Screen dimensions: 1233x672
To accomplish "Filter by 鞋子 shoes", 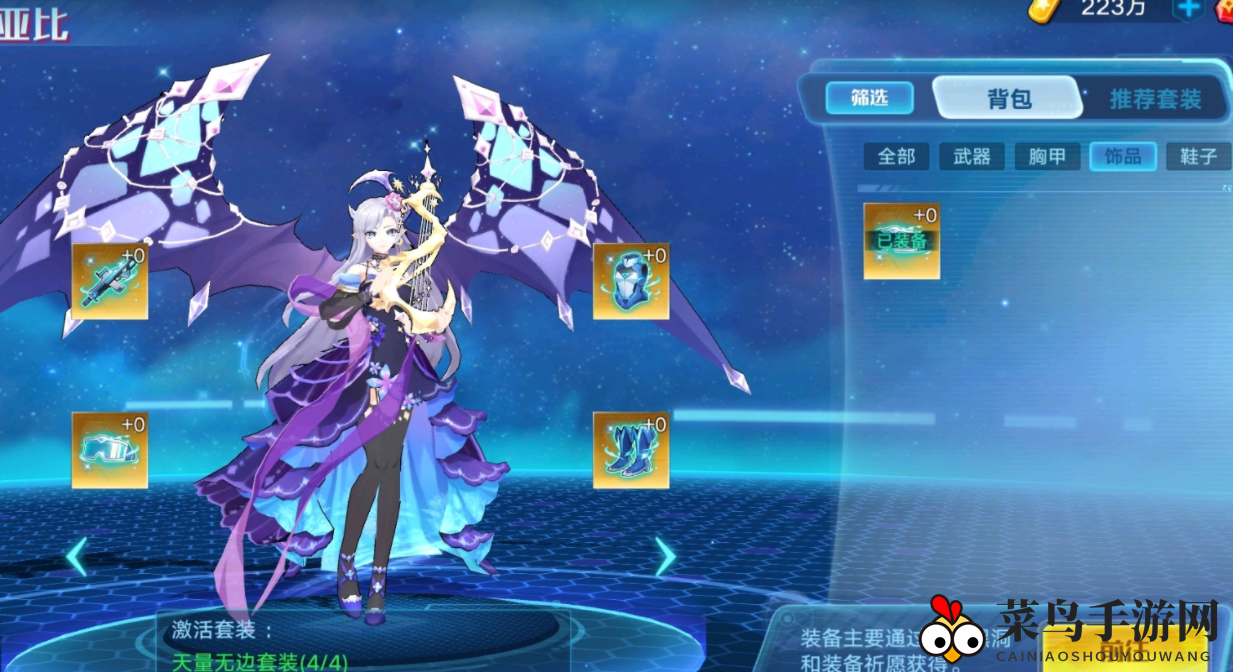I will (x=1198, y=156).
